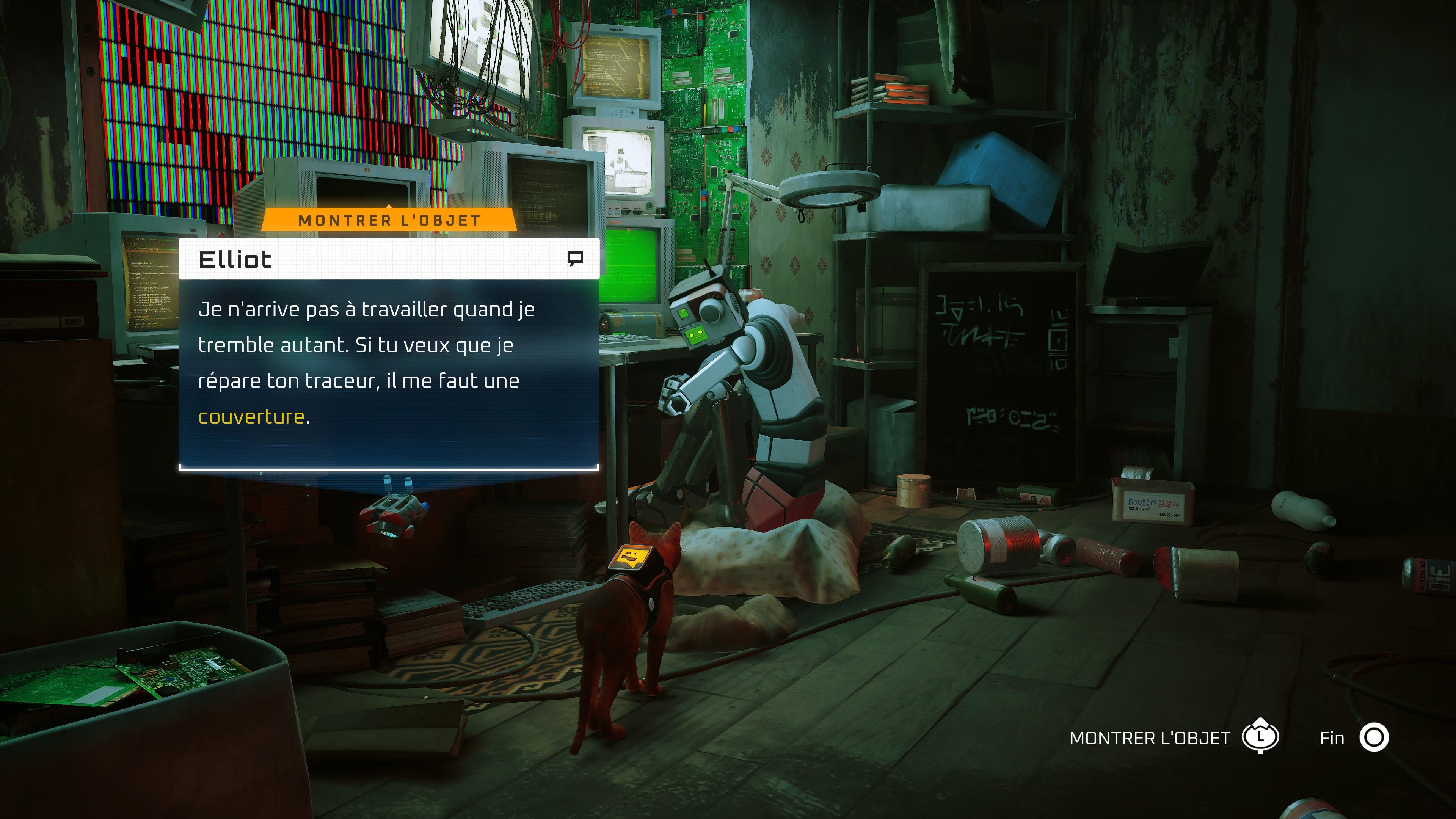Image resolution: width=1456 pixels, height=819 pixels.
Task: Click Elliot's dialogue text to continue
Action: (x=366, y=363)
